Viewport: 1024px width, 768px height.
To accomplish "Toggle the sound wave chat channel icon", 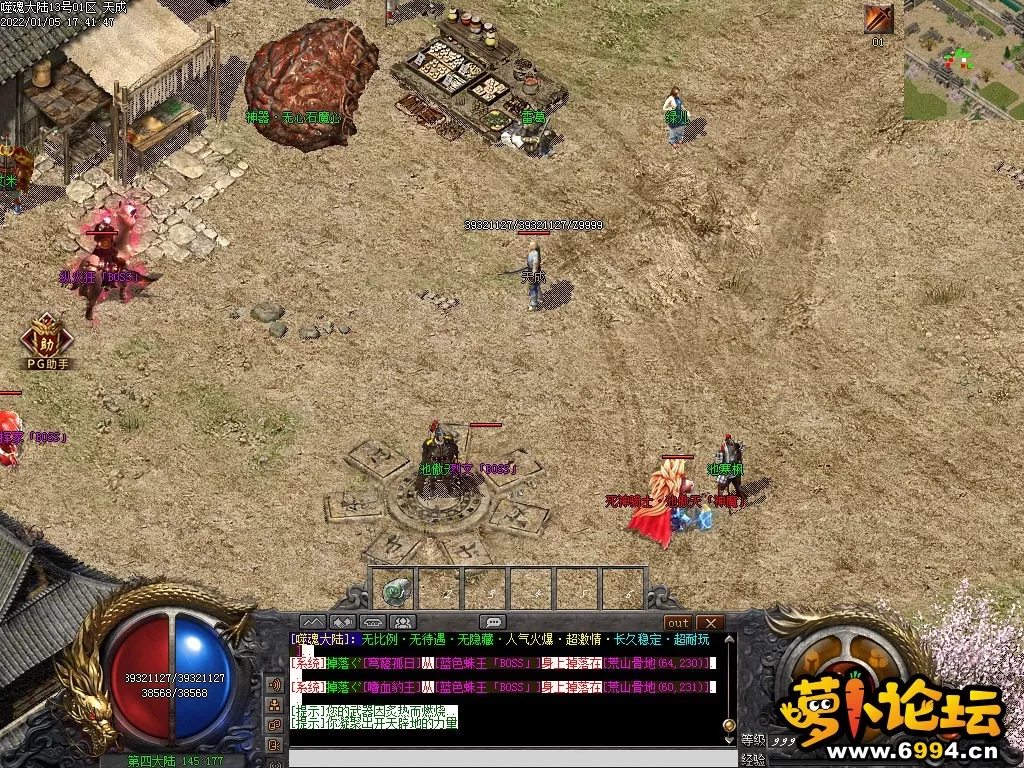I will 275,685.
